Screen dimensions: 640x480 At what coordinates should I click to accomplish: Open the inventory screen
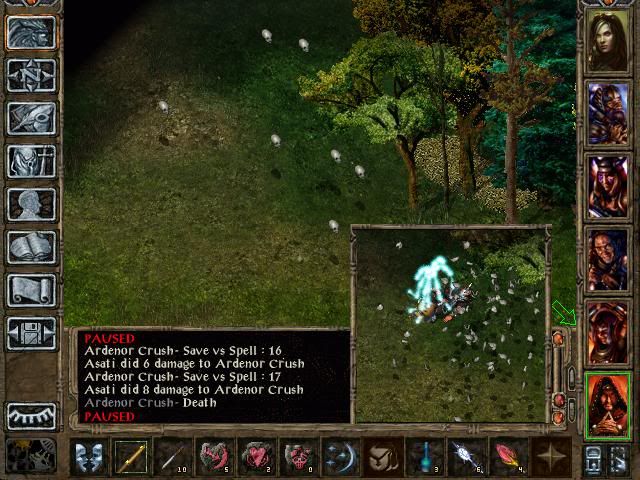click(x=31, y=160)
